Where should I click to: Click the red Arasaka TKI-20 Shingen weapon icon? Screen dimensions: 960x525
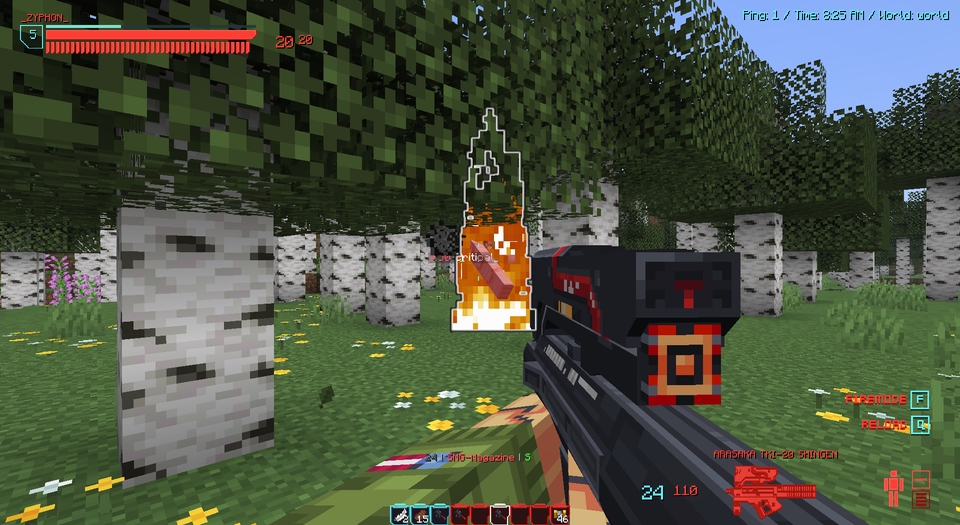click(773, 488)
